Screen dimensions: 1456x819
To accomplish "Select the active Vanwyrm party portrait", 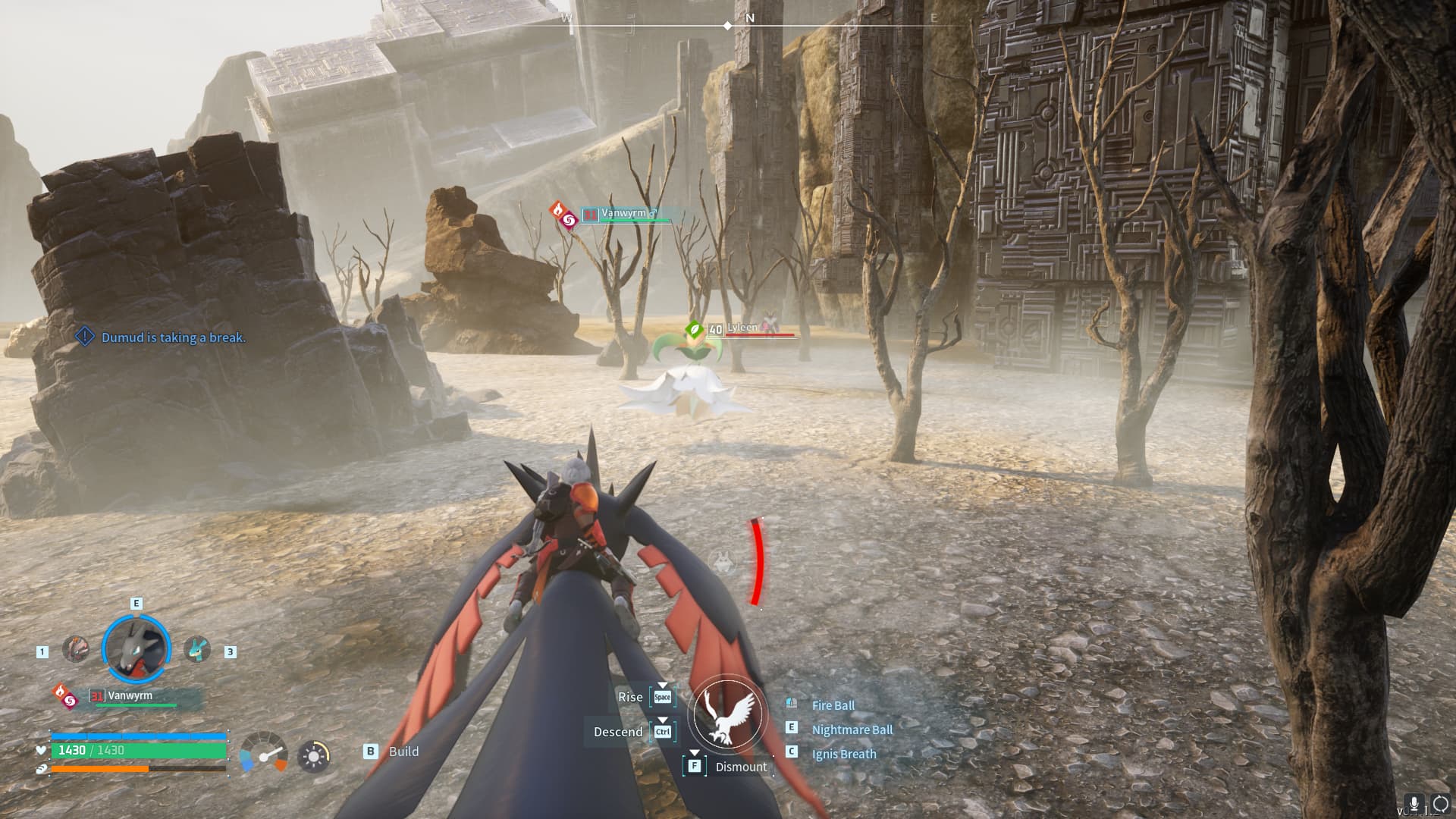I will point(136,648).
